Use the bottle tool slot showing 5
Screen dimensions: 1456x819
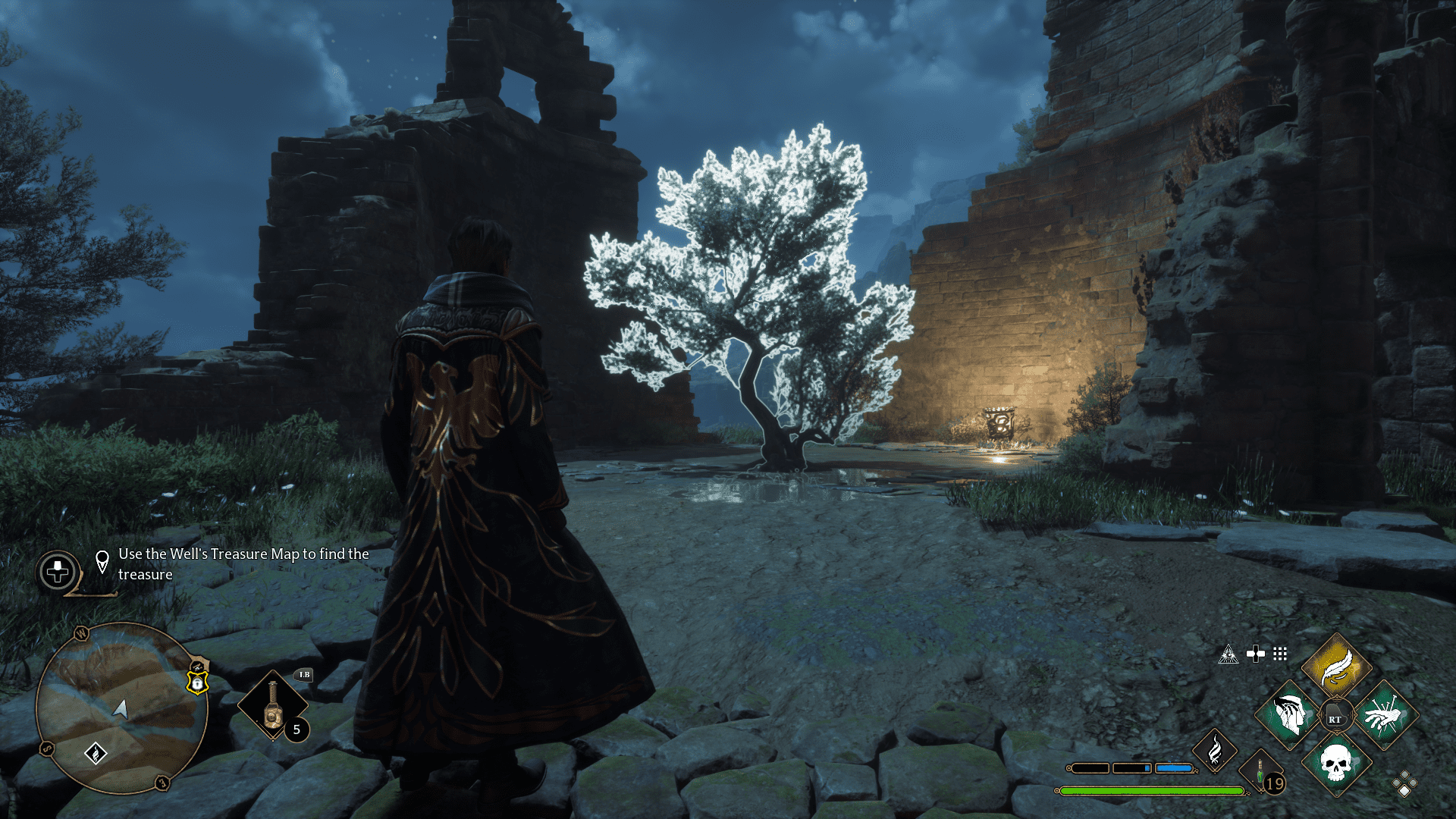tap(273, 705)
